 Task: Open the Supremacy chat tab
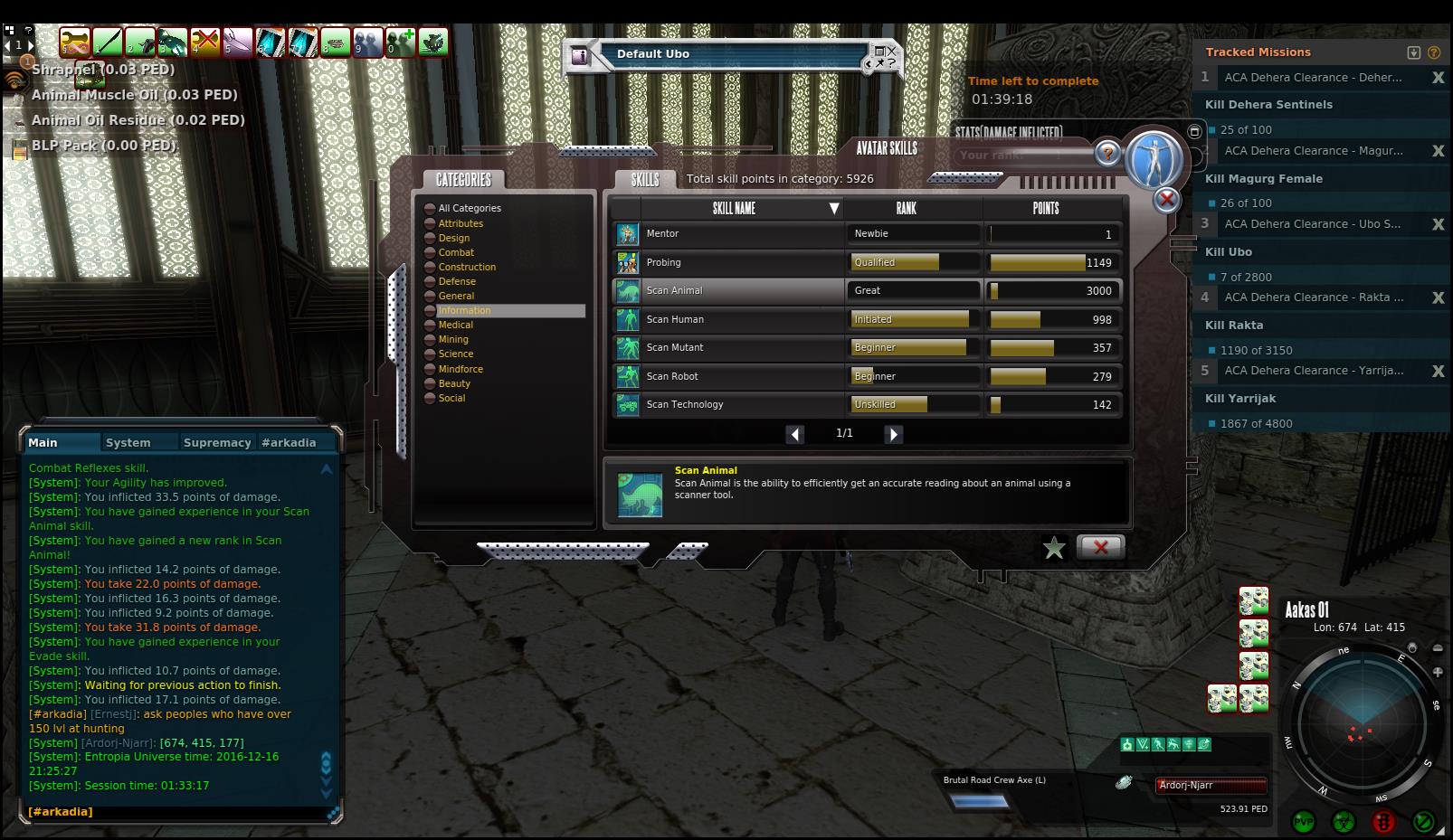(216, 442)
